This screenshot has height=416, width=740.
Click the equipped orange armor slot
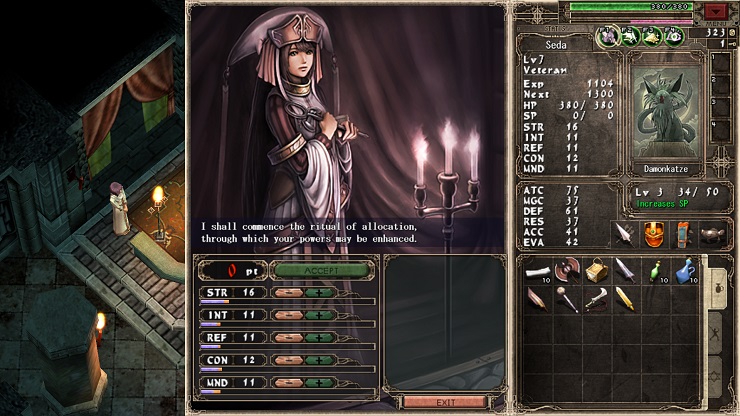[x=653, y=235]
